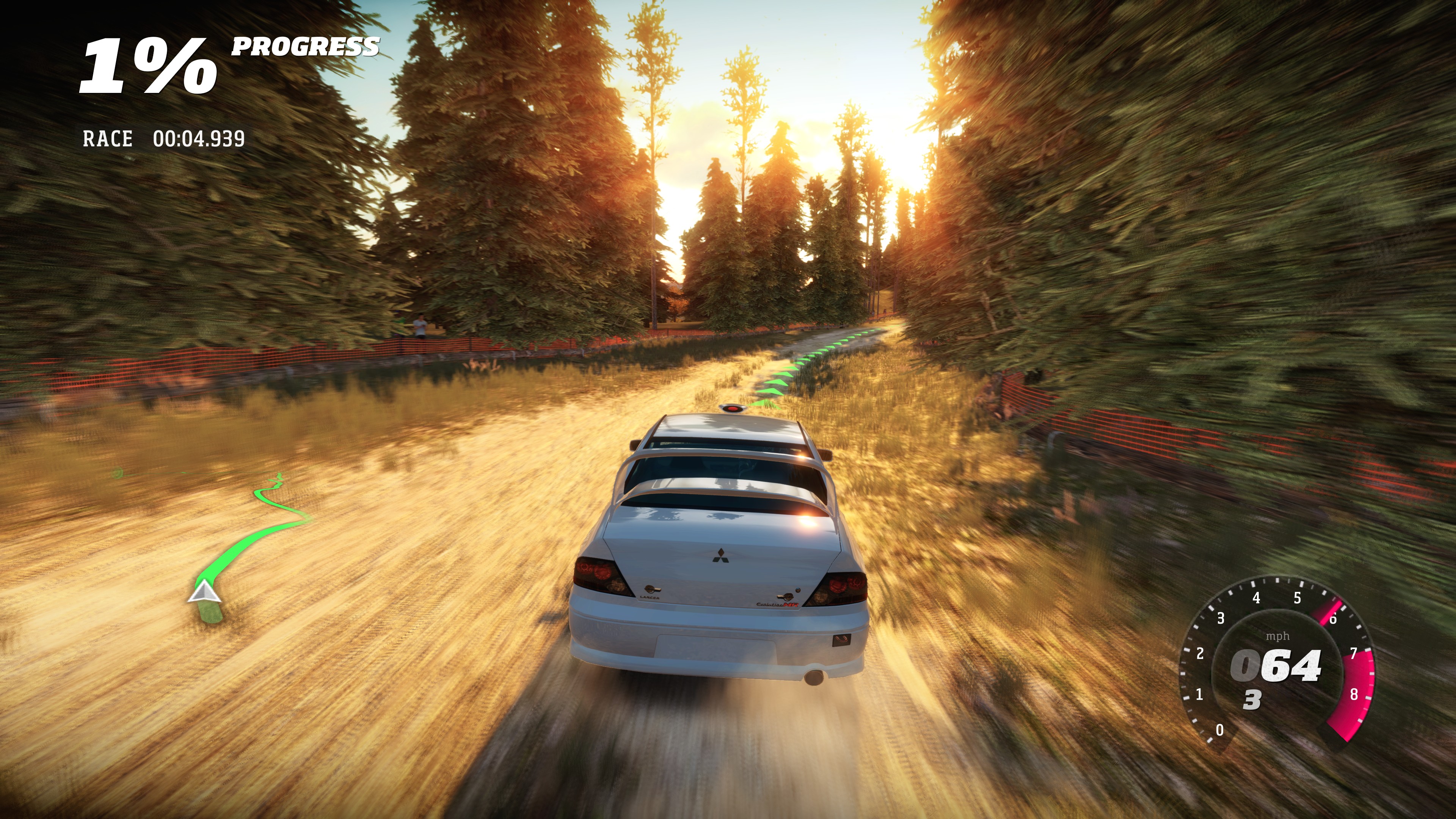Click the mph label inside the speedometer

coord(1277,637)
